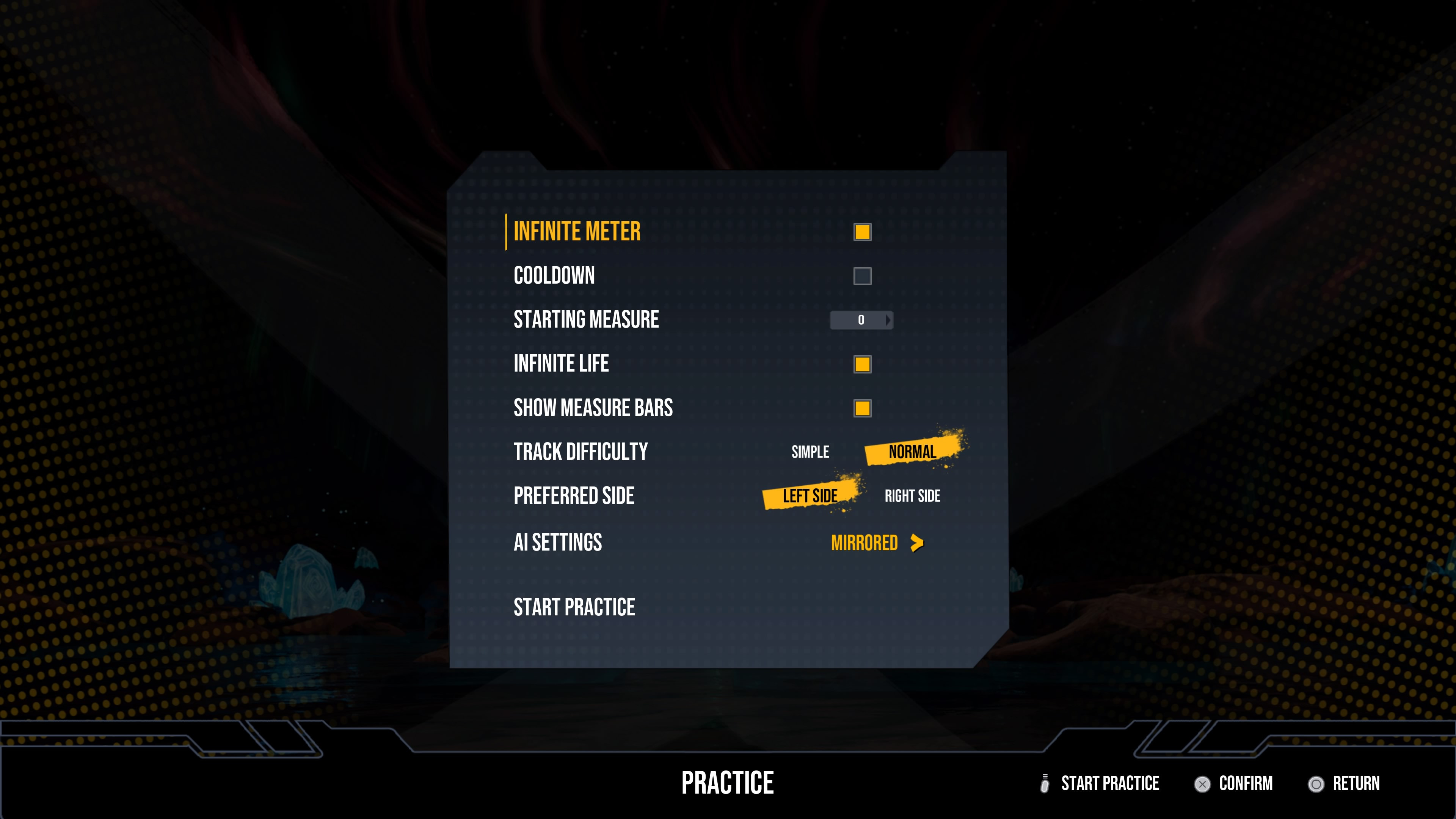The image size is (1456, 819).
Task: Click Start Practice in the menu panel
Action: pyautogui.click(x=574, y=607)
